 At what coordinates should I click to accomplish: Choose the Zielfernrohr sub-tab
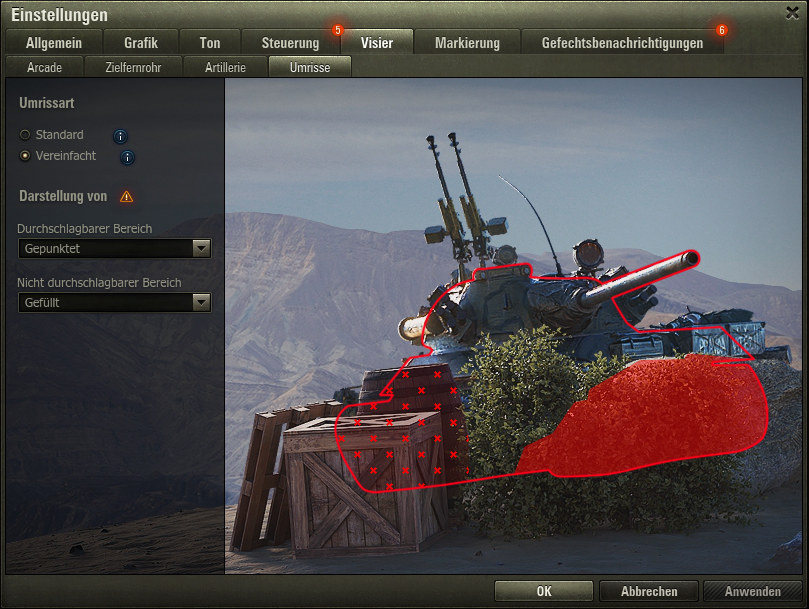[133, 68]
